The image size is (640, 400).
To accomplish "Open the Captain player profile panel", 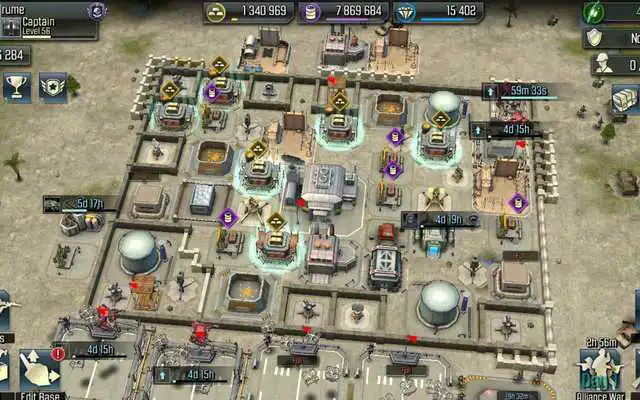I will click(45, 20).
